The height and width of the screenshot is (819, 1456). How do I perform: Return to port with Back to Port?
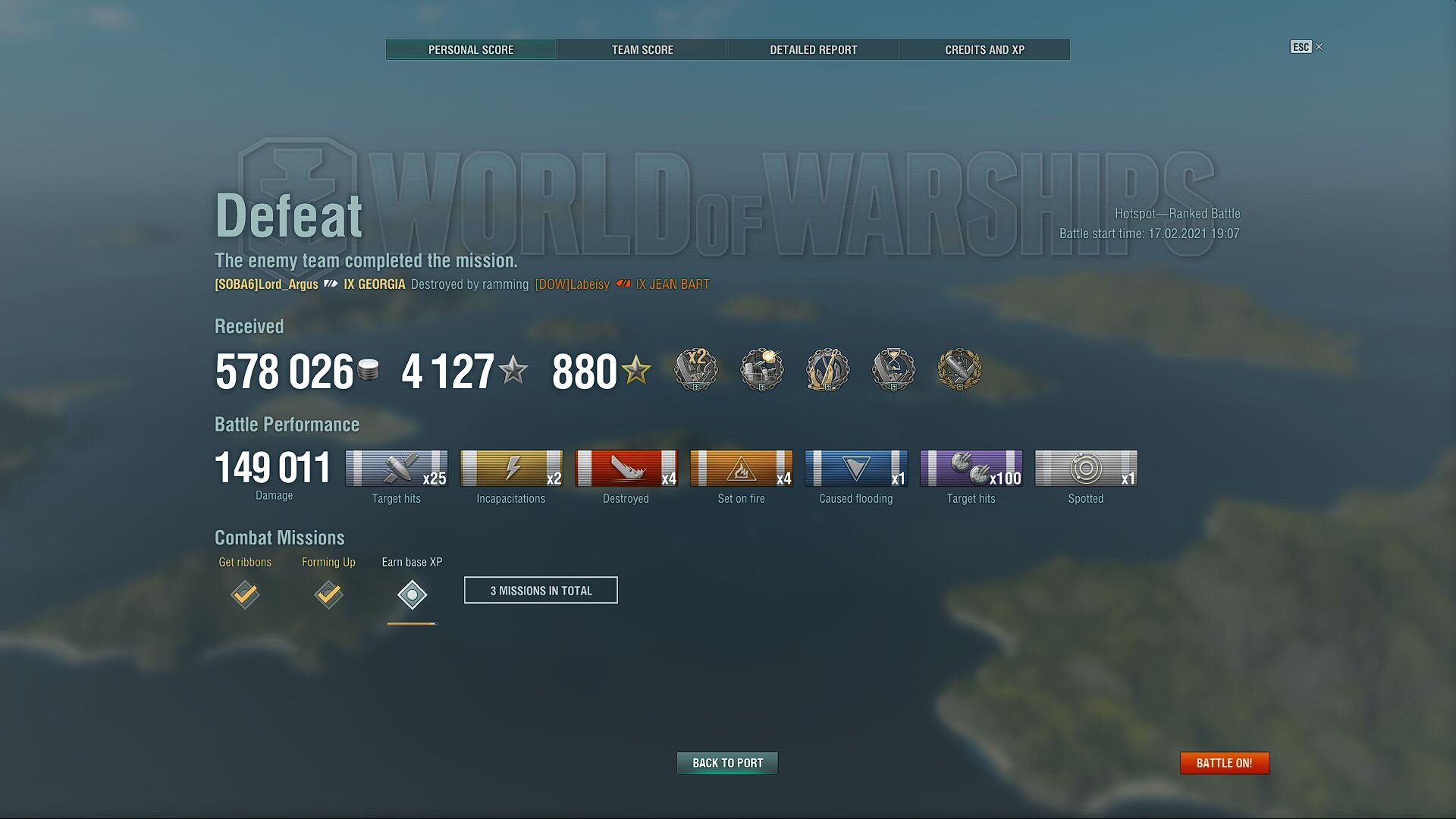(727, 763)
